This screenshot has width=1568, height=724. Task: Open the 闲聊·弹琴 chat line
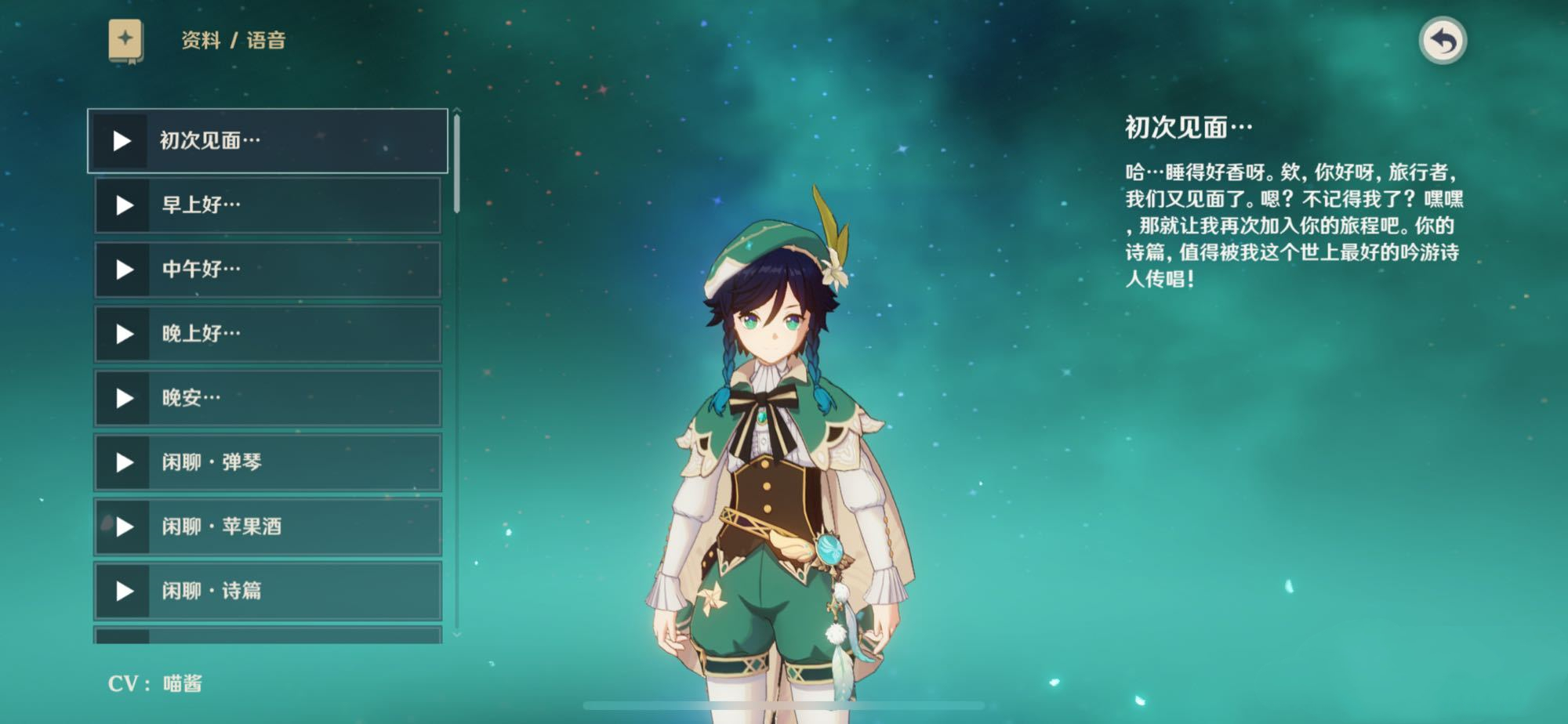[268, 462]
